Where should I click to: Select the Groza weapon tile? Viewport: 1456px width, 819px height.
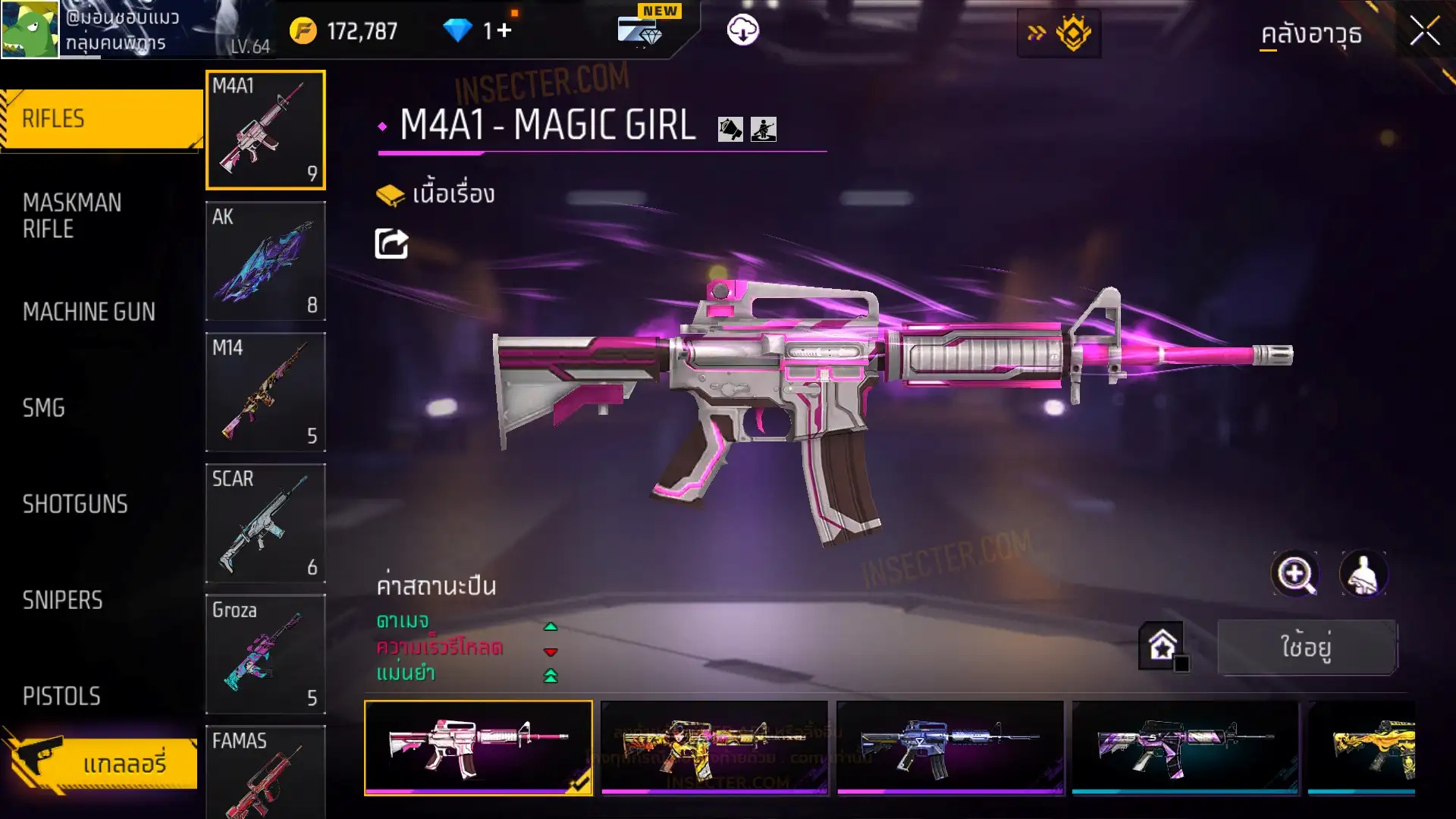click(265, 654)
